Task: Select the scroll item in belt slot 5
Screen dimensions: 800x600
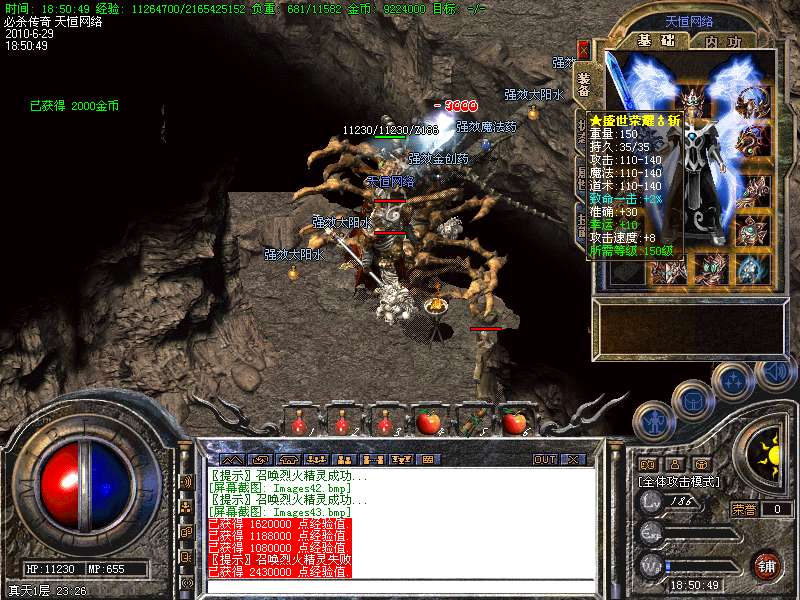Action: [x=472, y=423]
